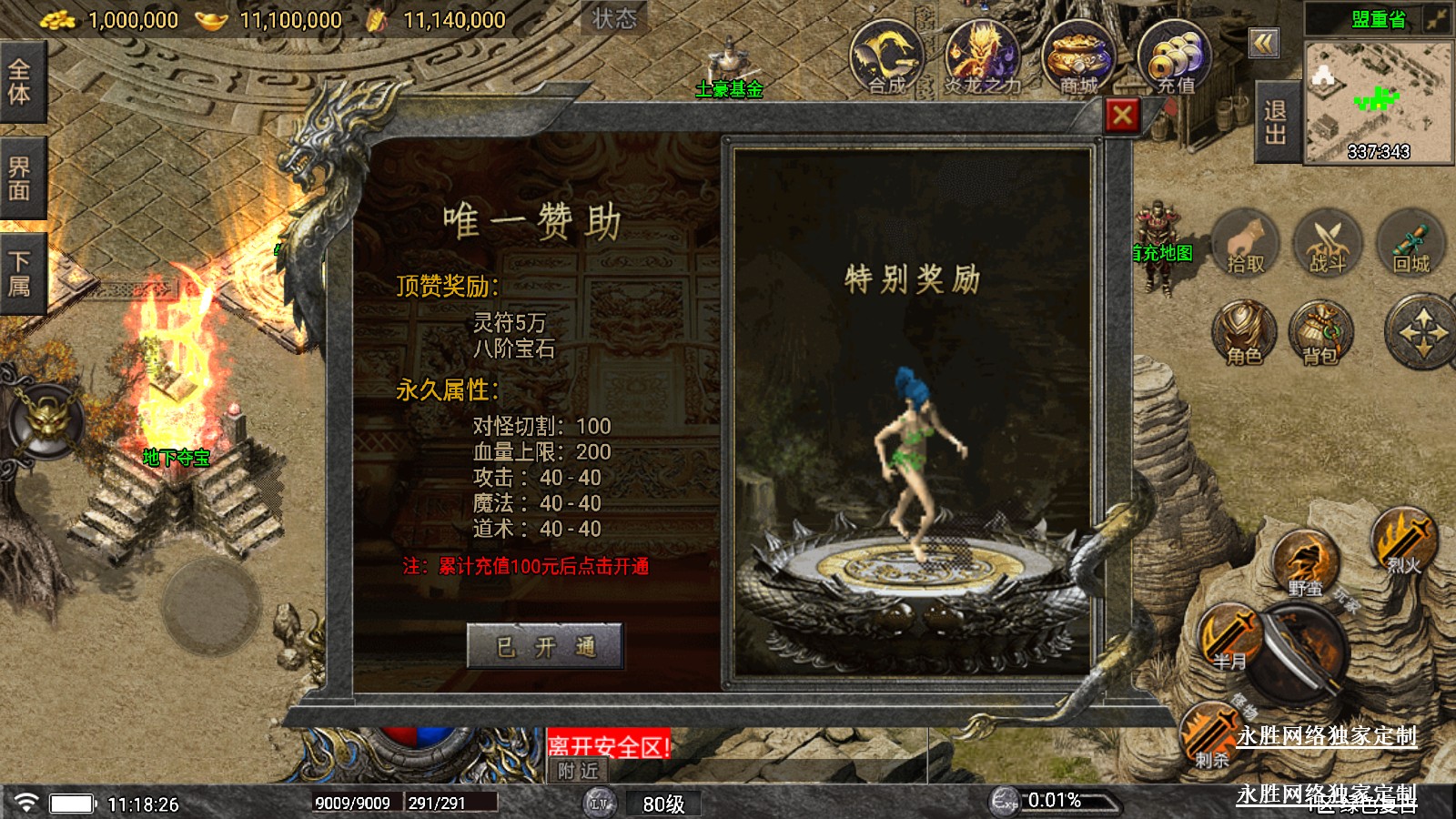Viewport: 1456px width, 819px height.
Task: Open the 角色 character sheet
Action: [1244, 332]
